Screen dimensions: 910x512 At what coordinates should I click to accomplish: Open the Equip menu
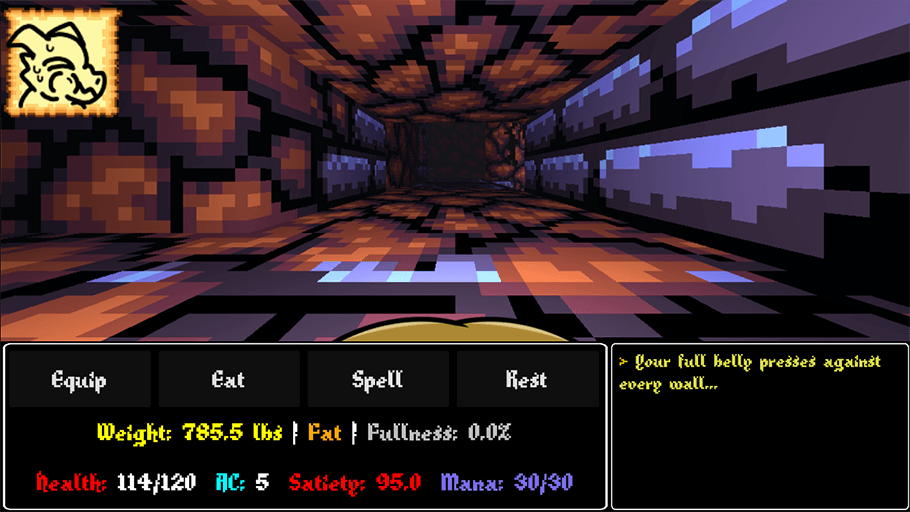[x=79, y=379]
